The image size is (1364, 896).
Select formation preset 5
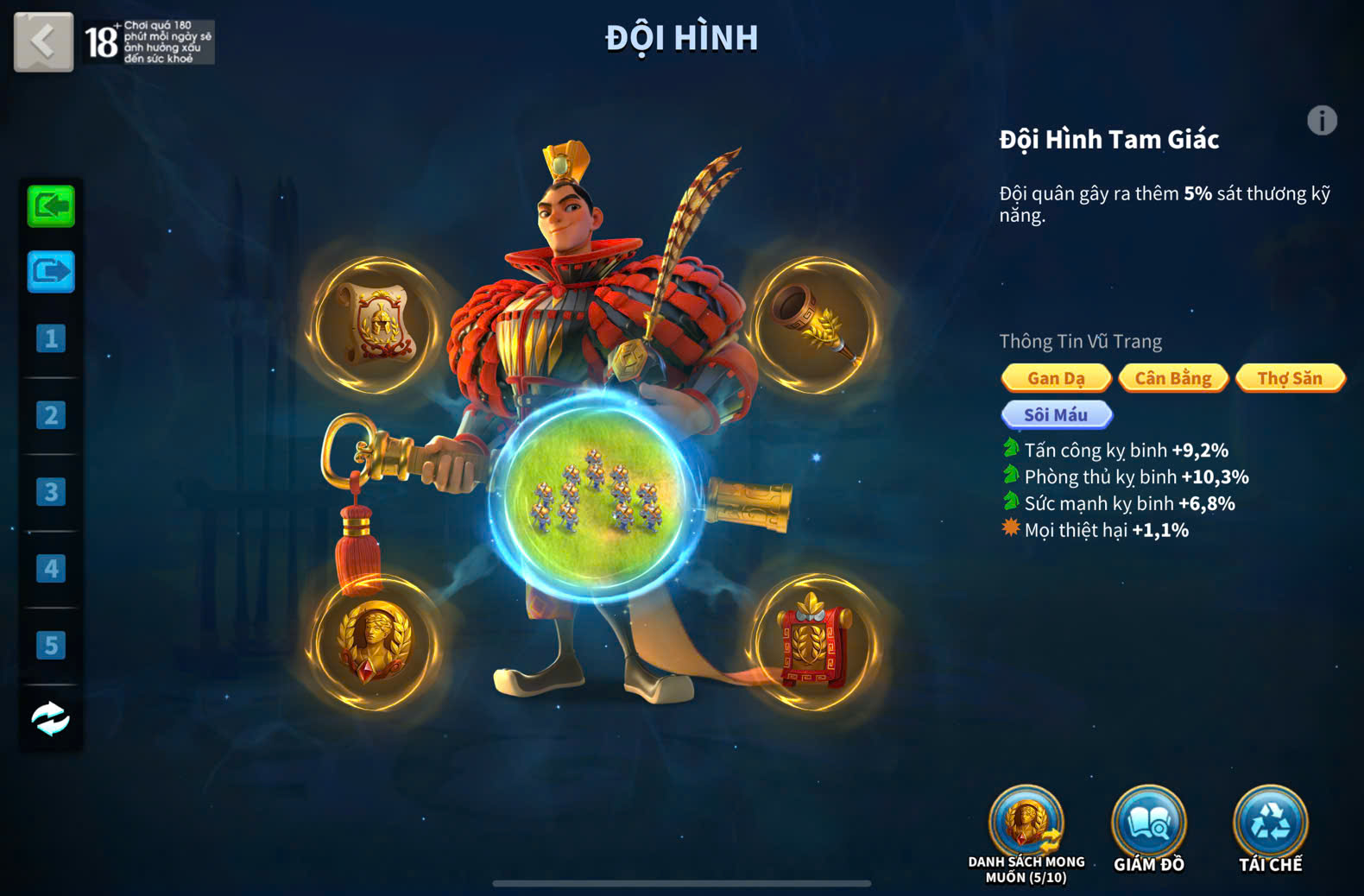pyautogui.click(x=51, y=645)
